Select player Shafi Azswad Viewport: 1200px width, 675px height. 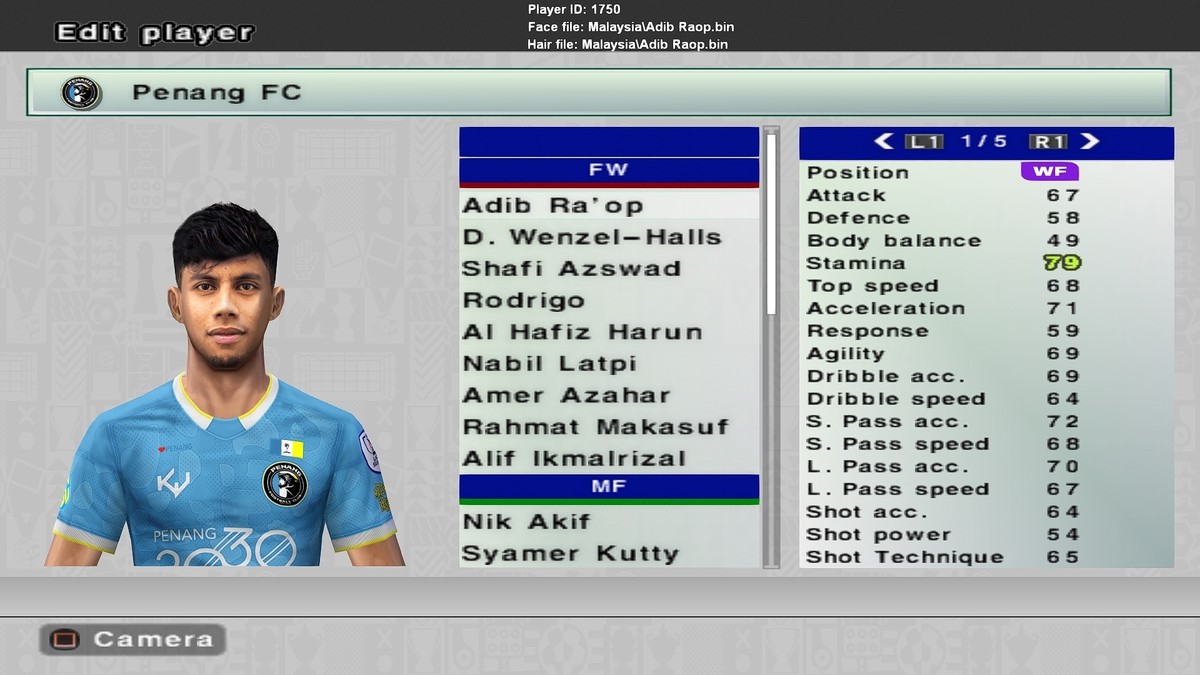click(x=571, y=269)
